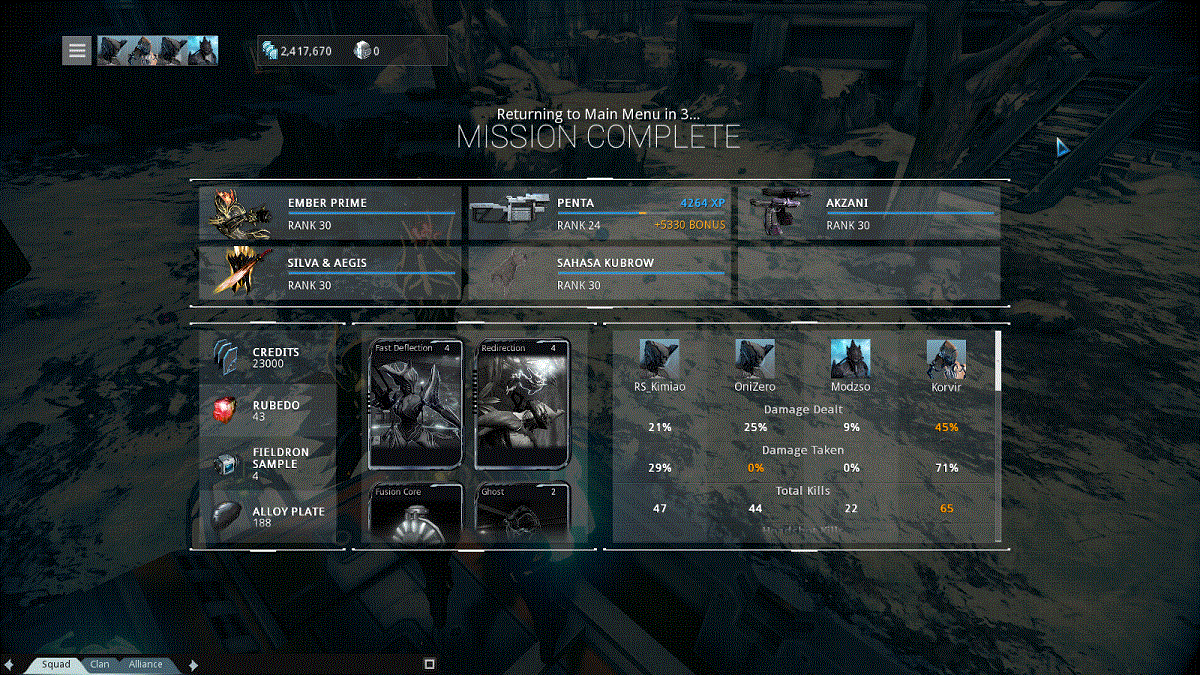Image resolution: width=1200 pixels, height=675 pixels.
Task: Select the Penta weapon XP row
Action: [x=600, y=214]
